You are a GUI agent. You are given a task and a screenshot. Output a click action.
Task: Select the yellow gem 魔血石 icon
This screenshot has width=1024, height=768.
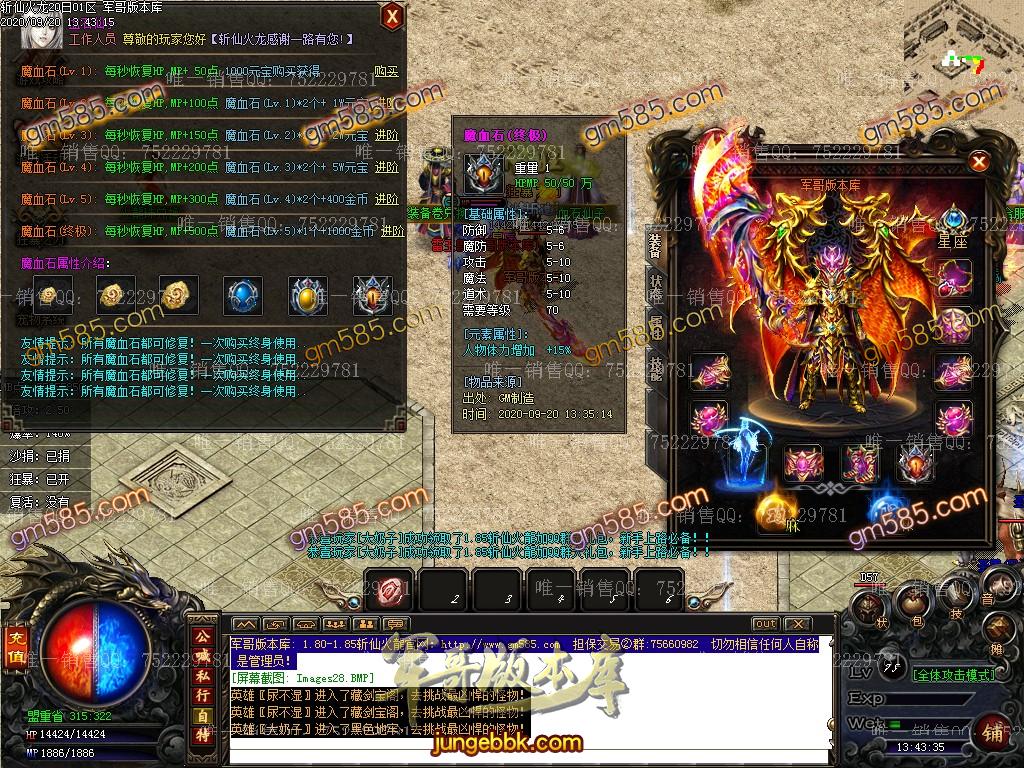(x=308, y=295)
